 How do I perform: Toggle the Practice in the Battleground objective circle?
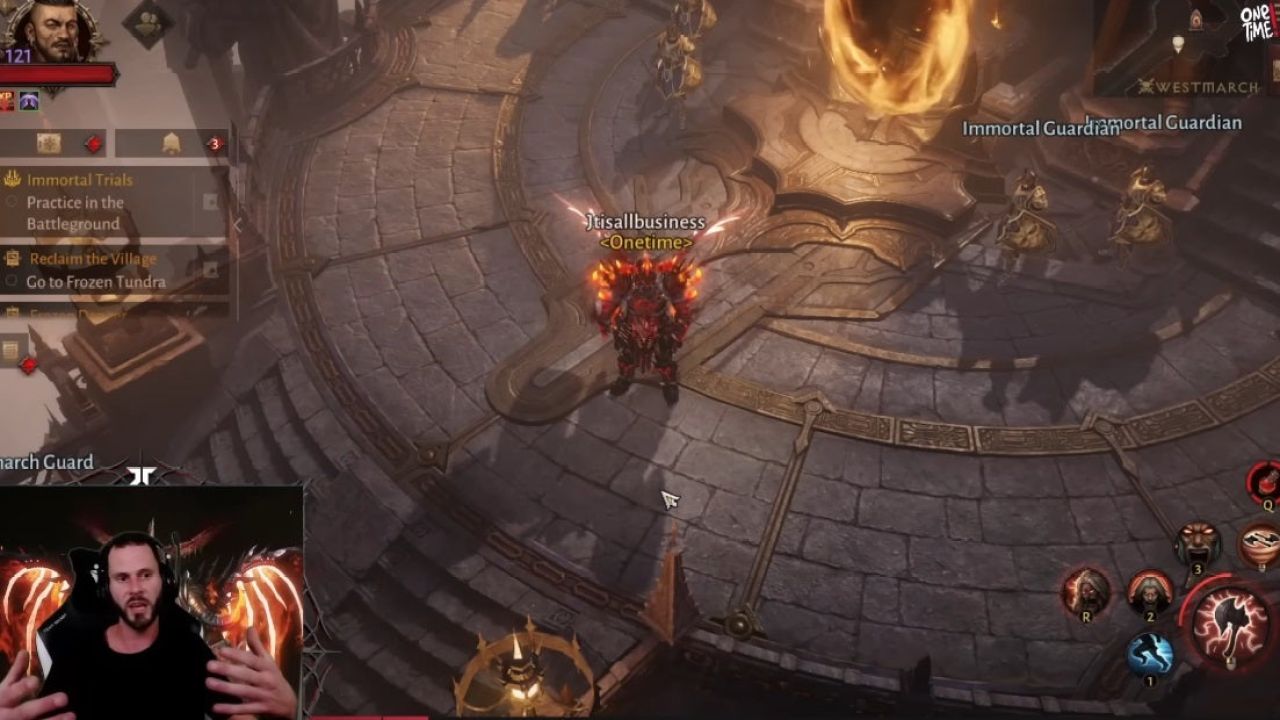coord(10,200)
